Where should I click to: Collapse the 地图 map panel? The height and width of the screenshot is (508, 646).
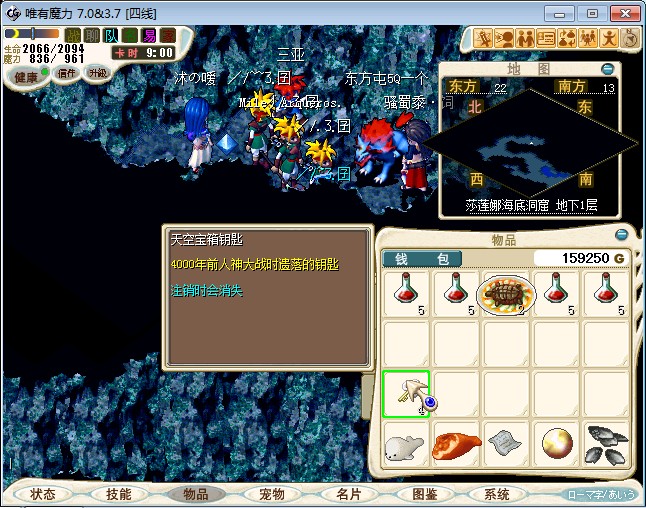click(x=607, y=69)
